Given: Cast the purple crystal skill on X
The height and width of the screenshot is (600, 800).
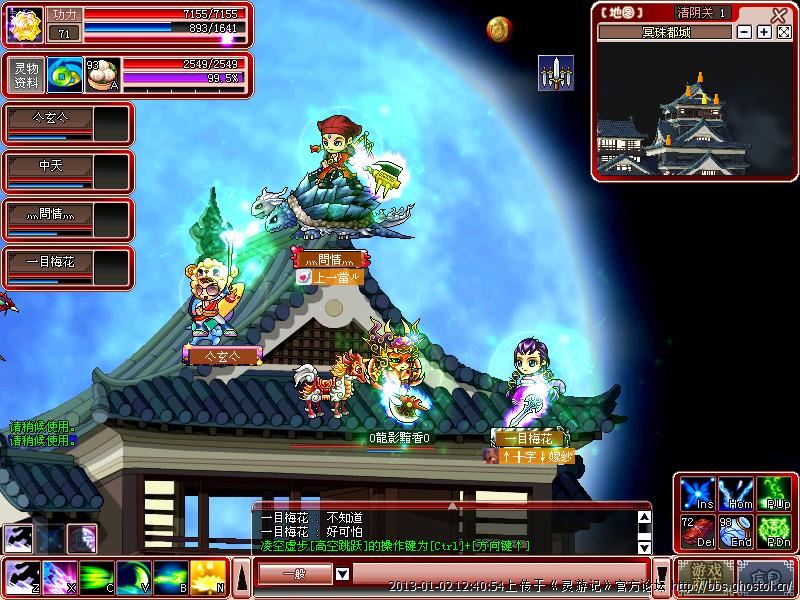Looking at the screenshot, I should pyautogui.click(x=59, y=577).
